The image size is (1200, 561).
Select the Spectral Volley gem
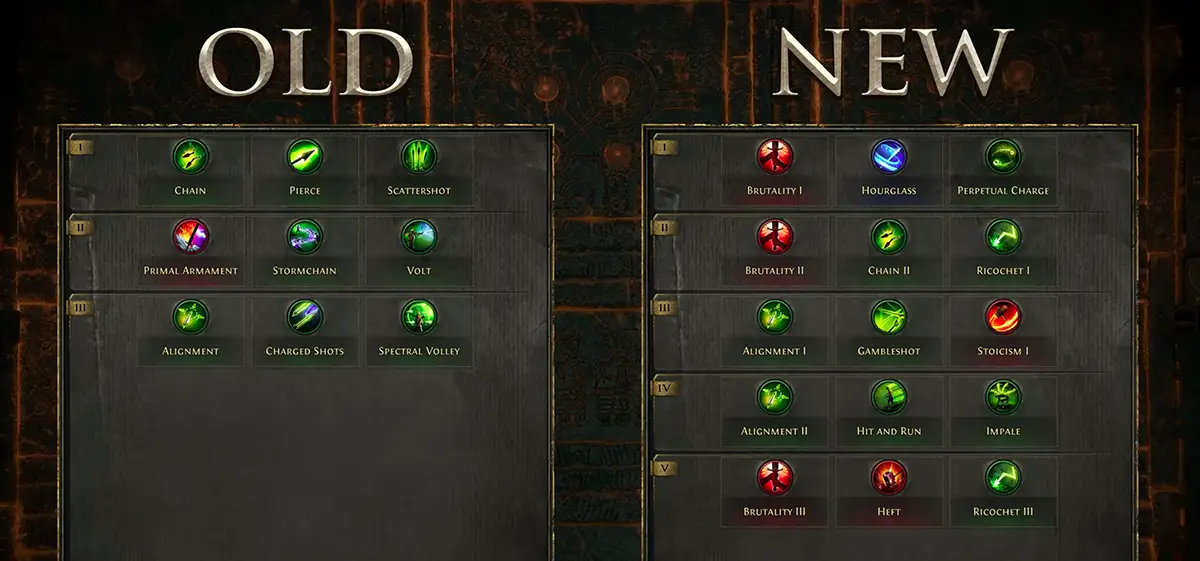coord(419,318)
